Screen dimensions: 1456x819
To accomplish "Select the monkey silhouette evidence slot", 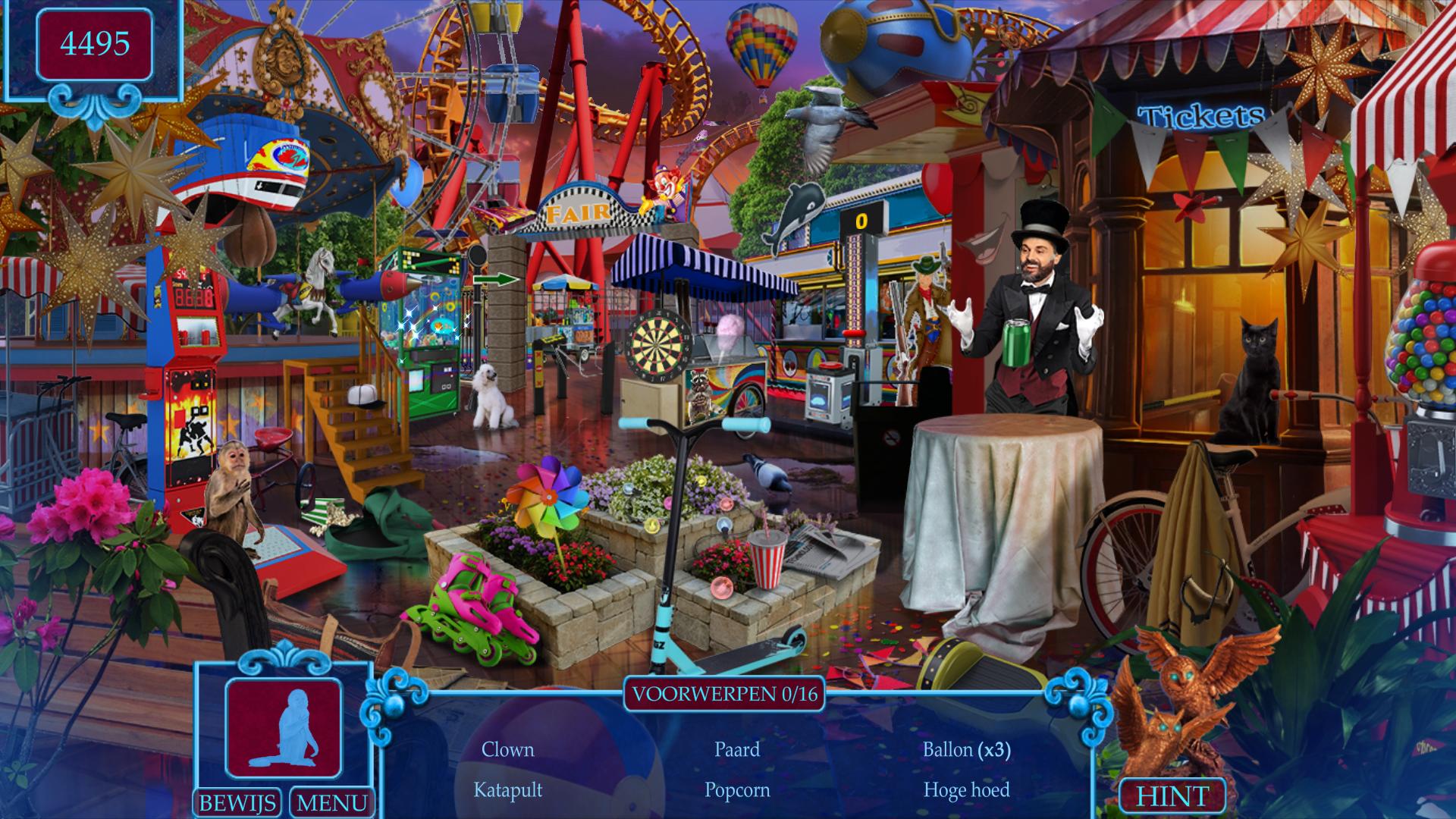I will 284,728.
